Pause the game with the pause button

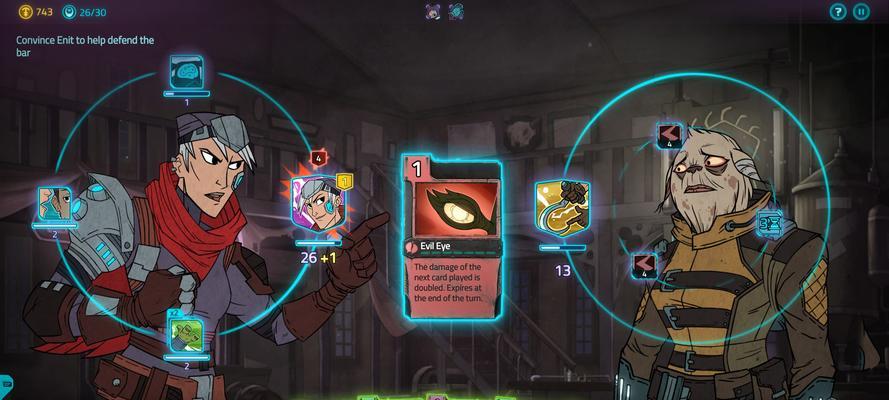tap(861, 12)
